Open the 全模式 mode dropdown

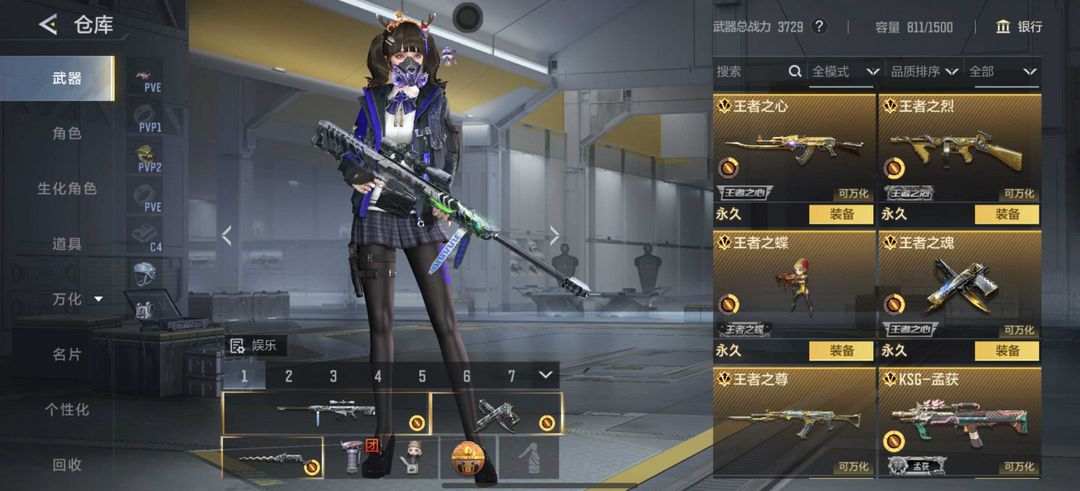pos(845,72)
